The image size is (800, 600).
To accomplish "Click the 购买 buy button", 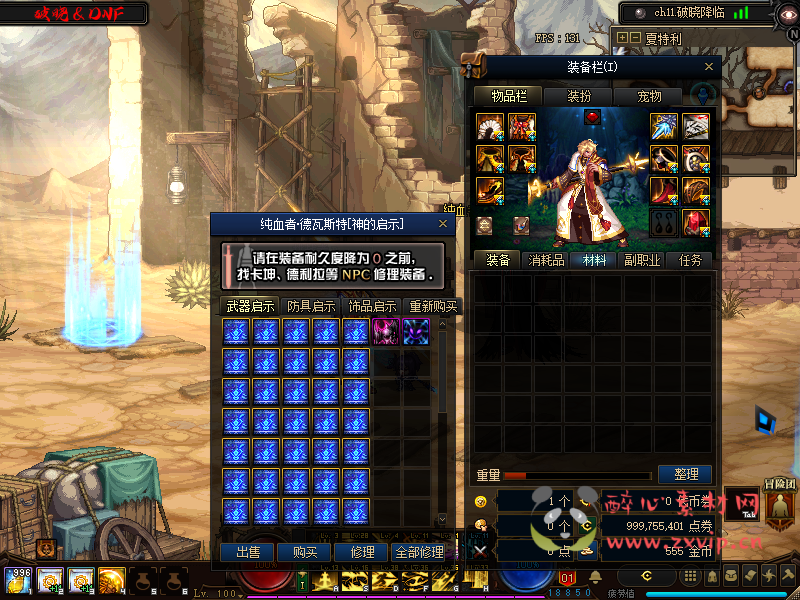I will pos(305,552).
